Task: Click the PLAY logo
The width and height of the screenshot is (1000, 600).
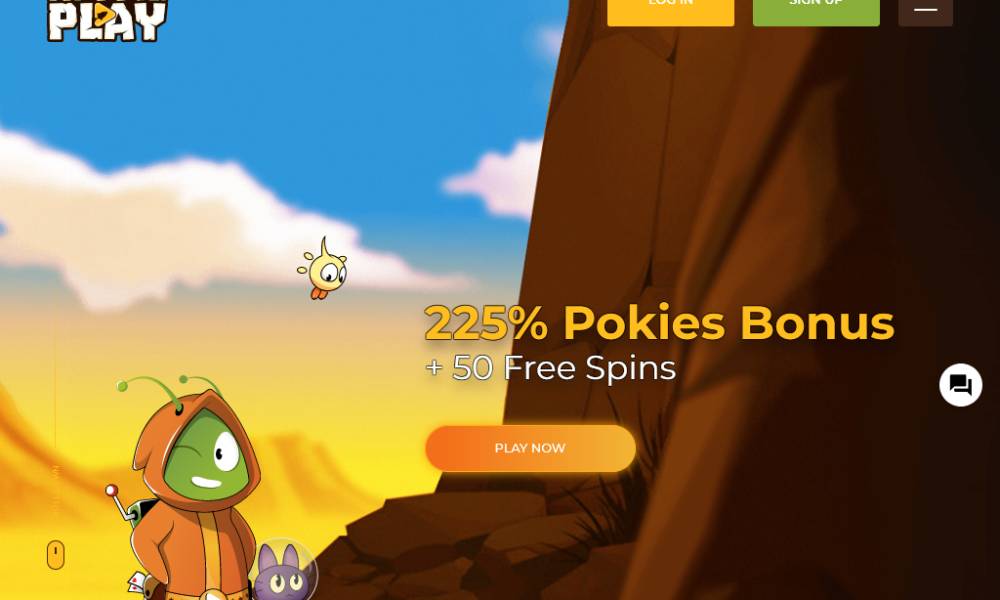Action: point(107,20)
